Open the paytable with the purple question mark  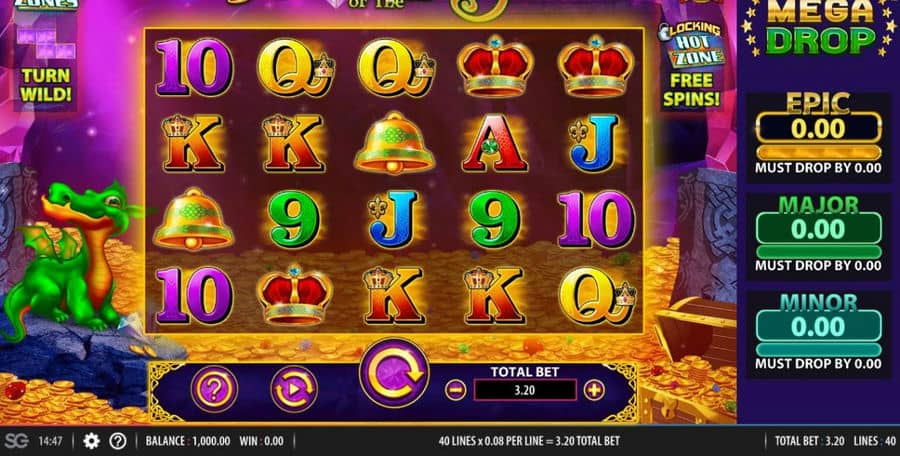coord(214,388)
